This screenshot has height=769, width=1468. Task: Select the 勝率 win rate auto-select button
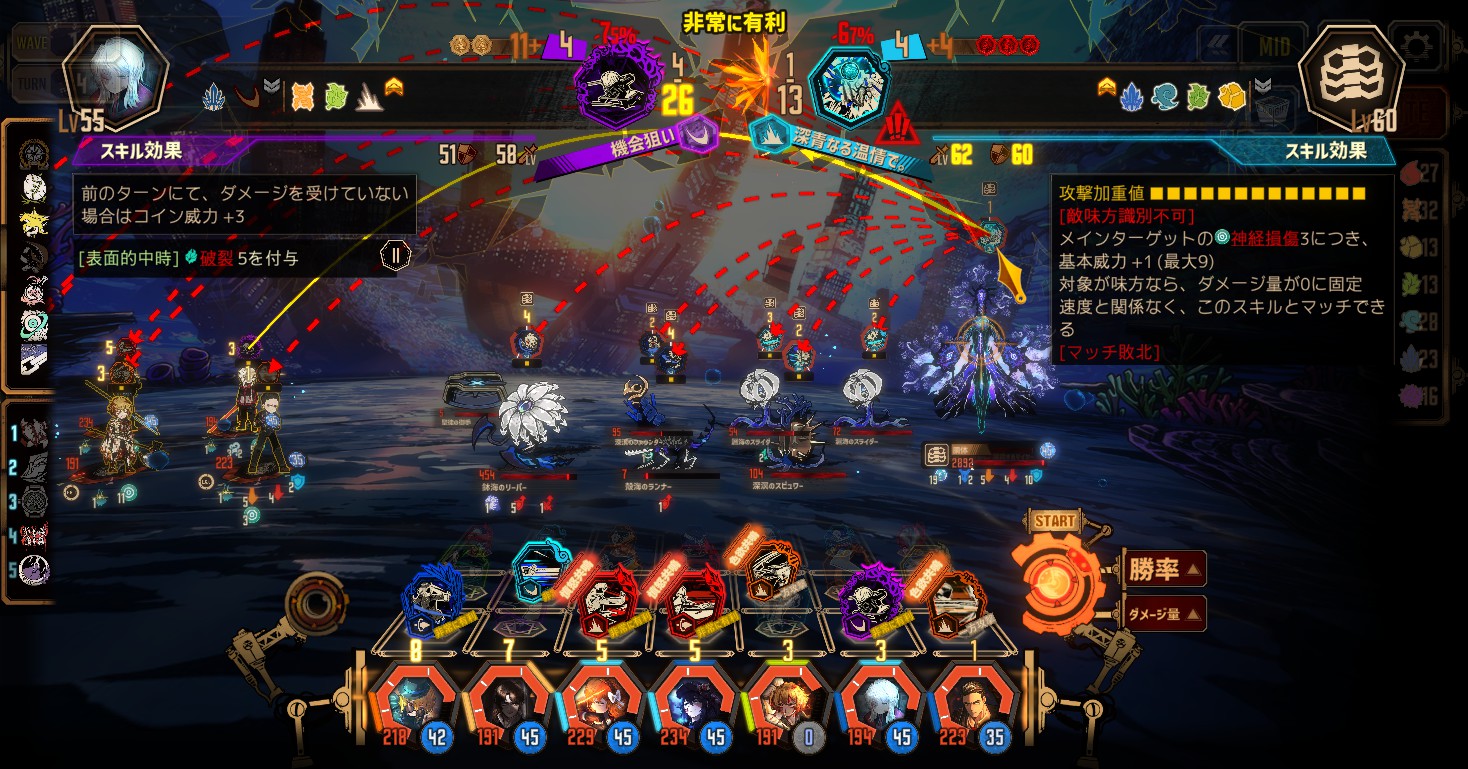[1163, 570]
